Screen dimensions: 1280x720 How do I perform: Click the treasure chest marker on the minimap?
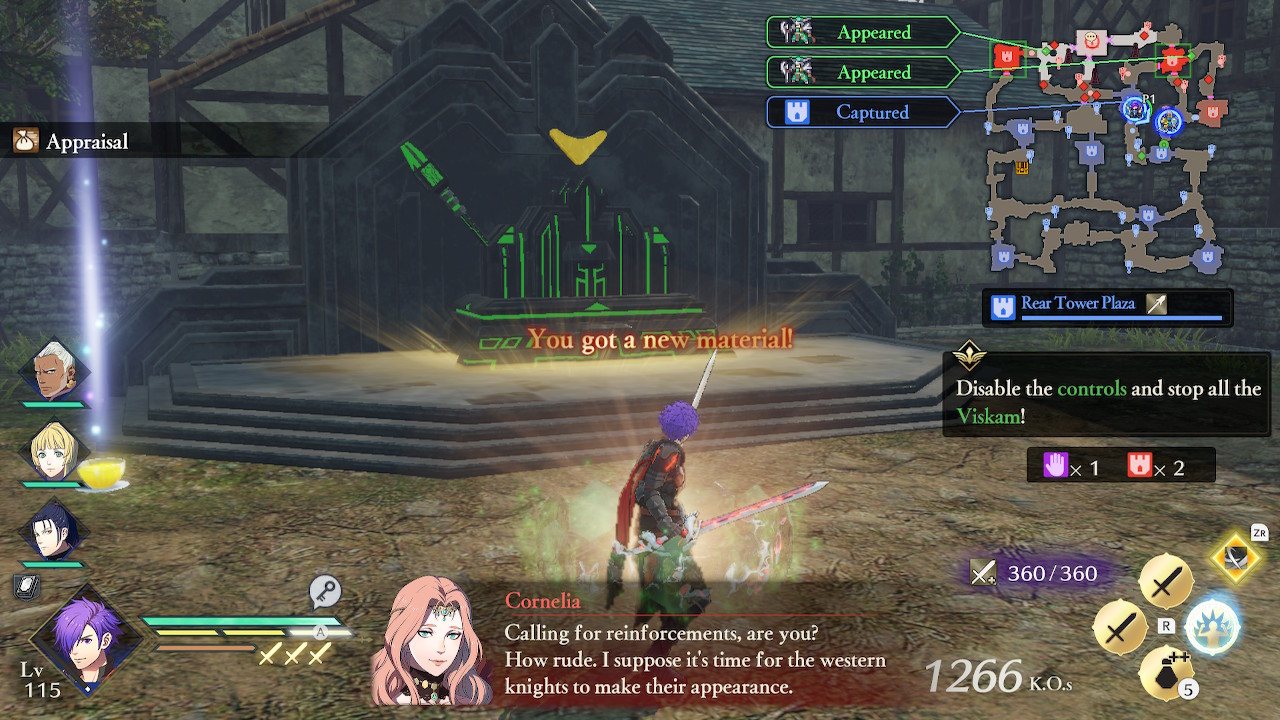1022,168
